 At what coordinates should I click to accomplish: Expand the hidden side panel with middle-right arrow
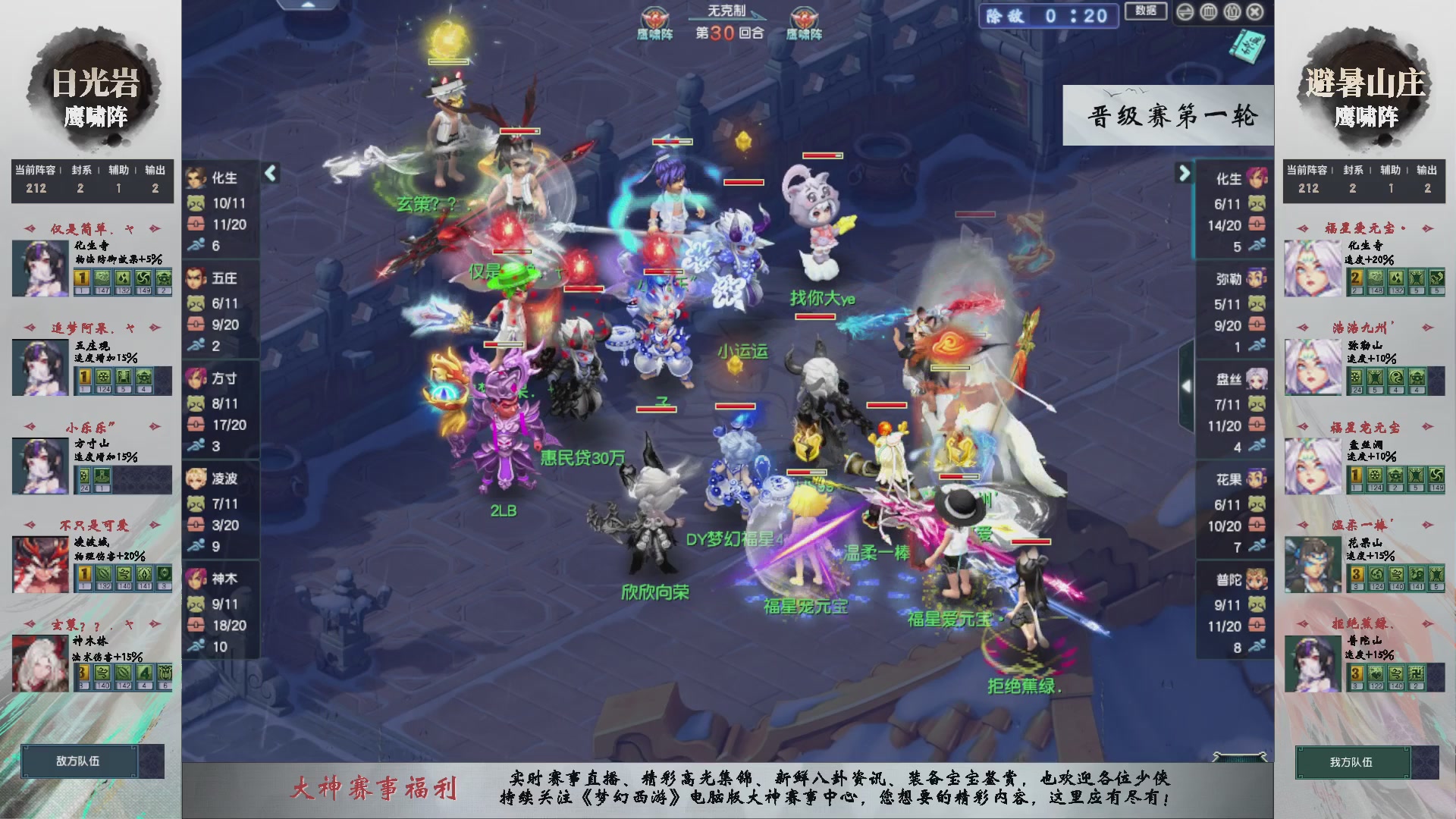pyautogui.click(x=1187, y=385)
